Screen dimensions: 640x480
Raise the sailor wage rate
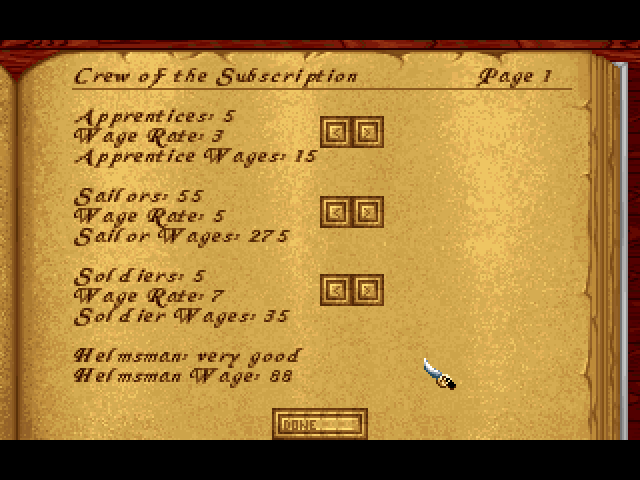(x=368, y=211)
